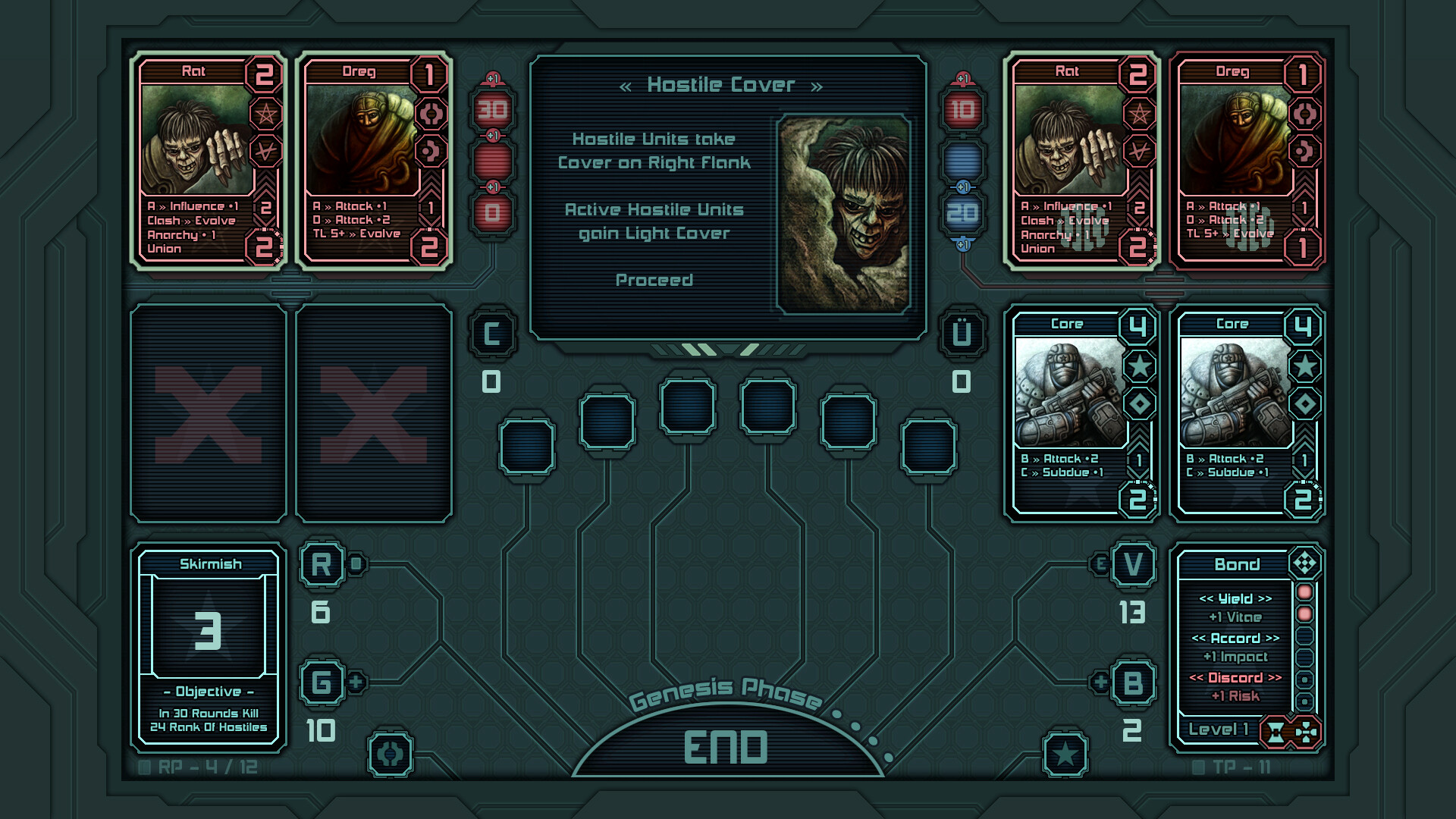Click Proceed in the Hostile Cover dialog
Screen dimensions: 1456x819
coord(654,280)
